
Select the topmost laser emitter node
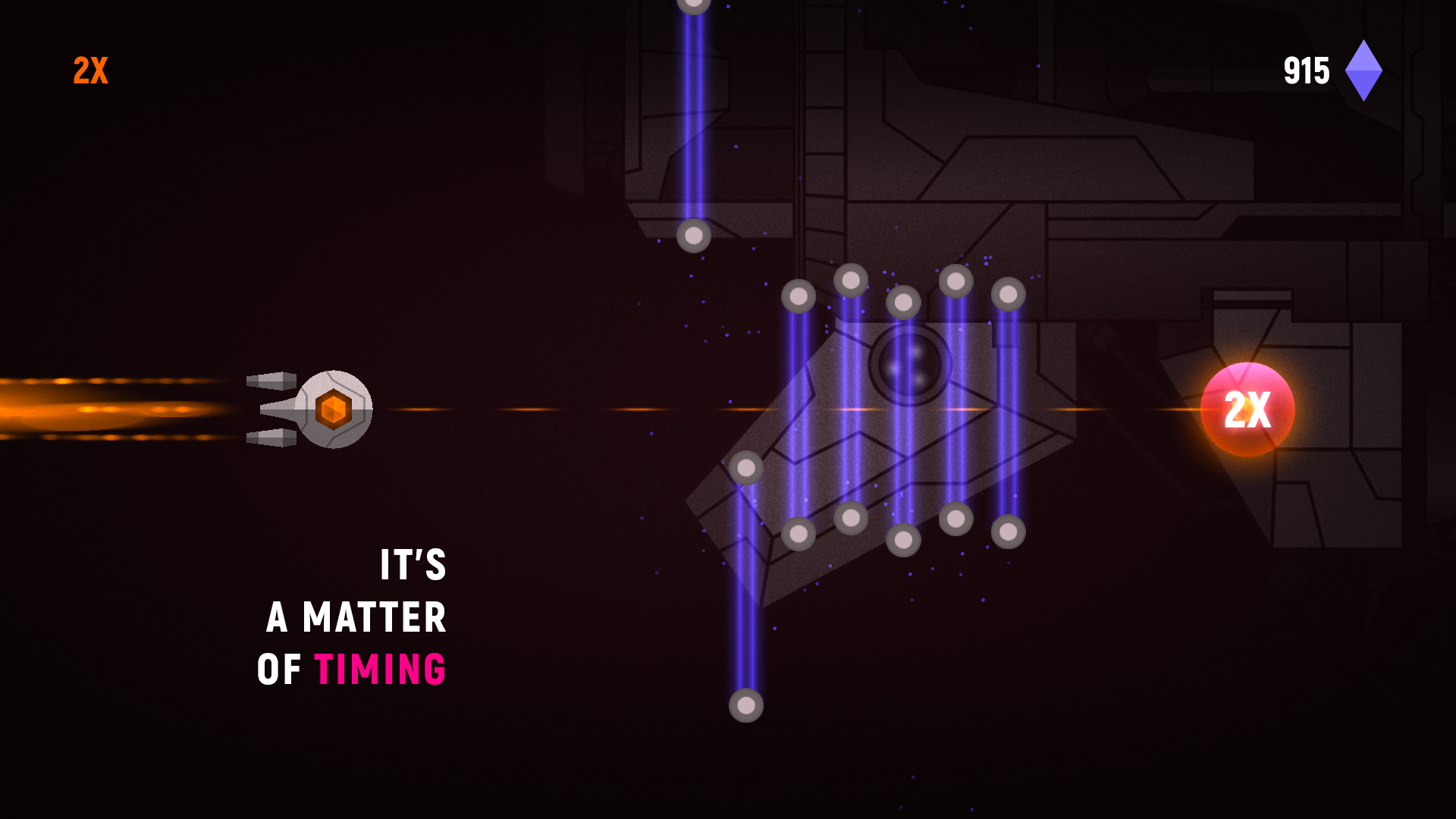click(x=695, y=6)
